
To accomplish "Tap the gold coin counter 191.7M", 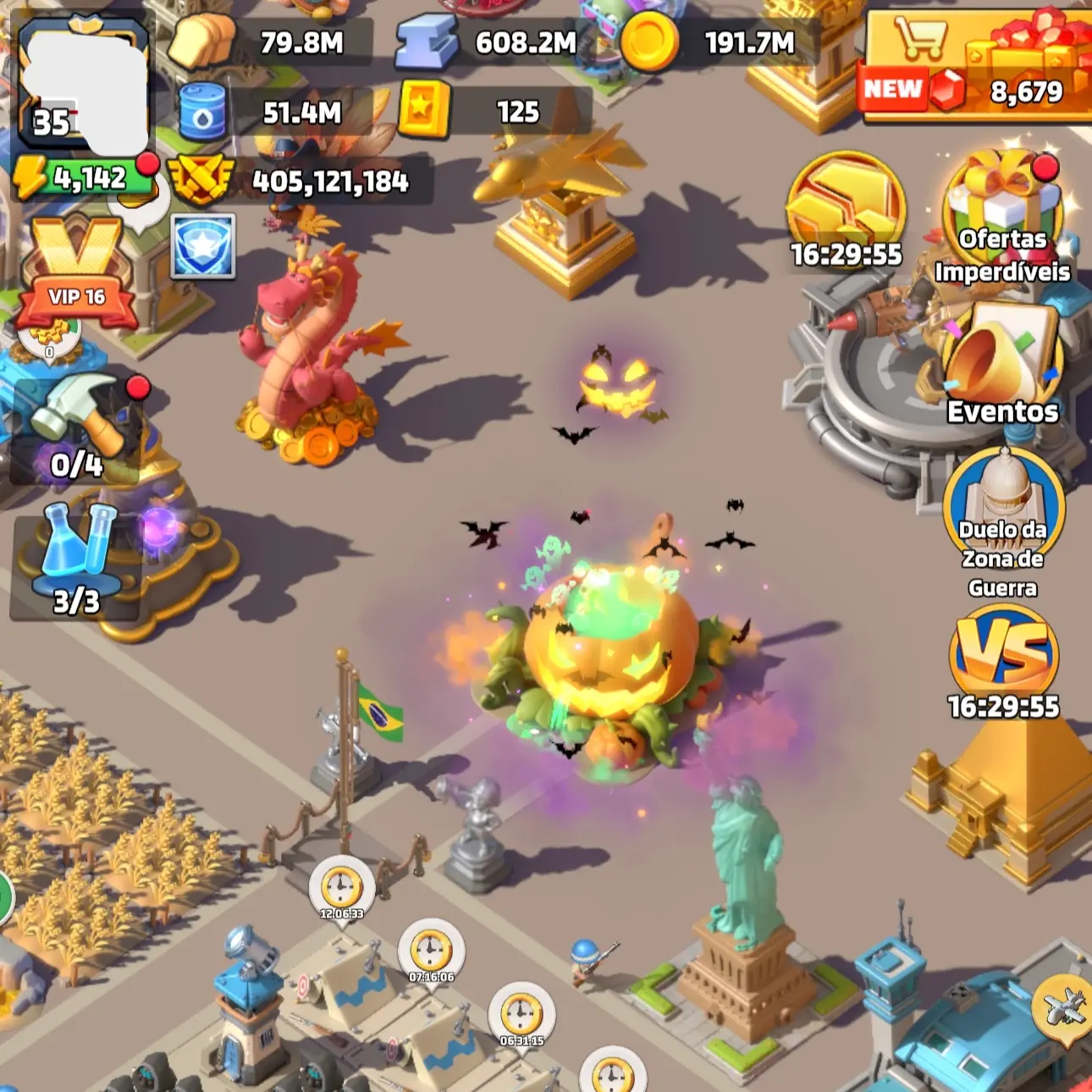I will pos(720,42).
